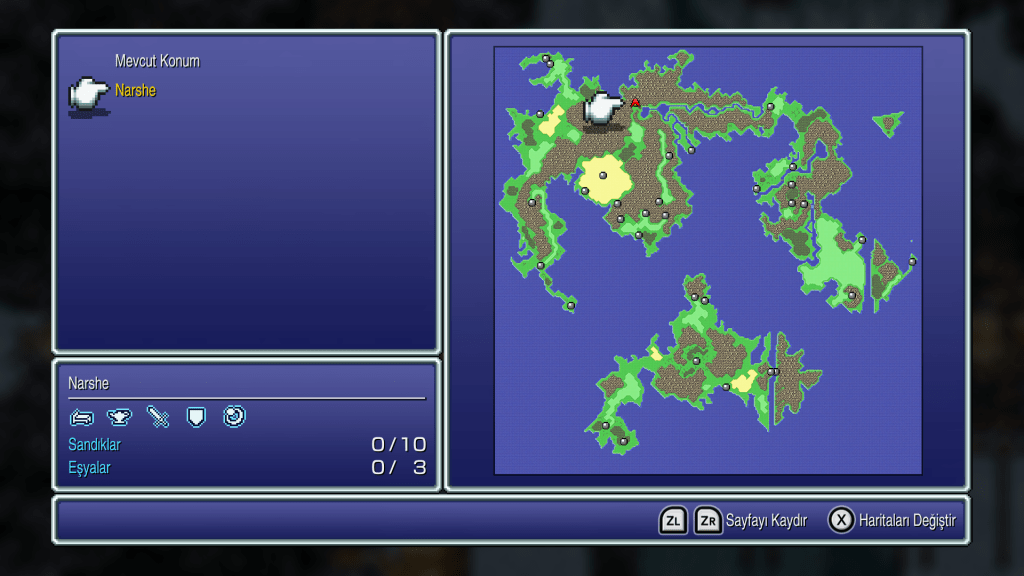Click the shield armor shop icon
Image resolution: width=1024 pixels, height=576 pixels.
[196, 417]
